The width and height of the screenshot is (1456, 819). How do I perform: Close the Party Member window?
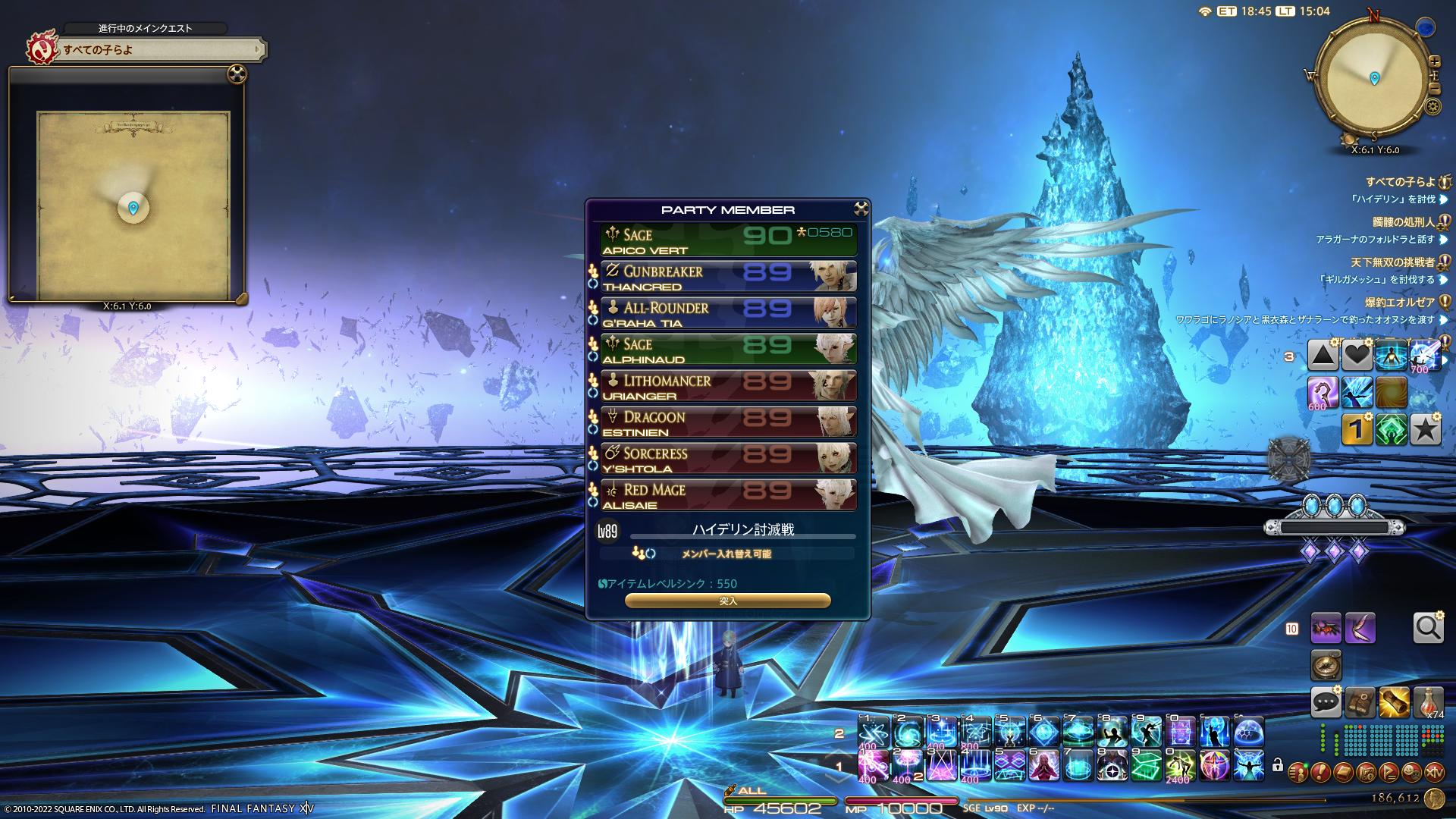[861, 209]
